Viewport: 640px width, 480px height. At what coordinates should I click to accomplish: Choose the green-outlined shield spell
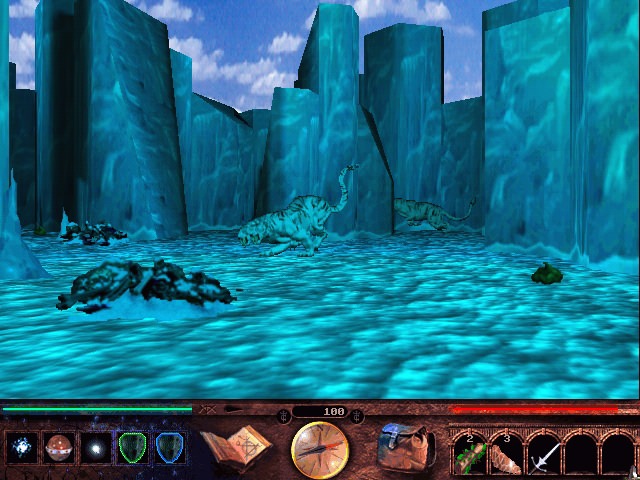pos(133,449)
